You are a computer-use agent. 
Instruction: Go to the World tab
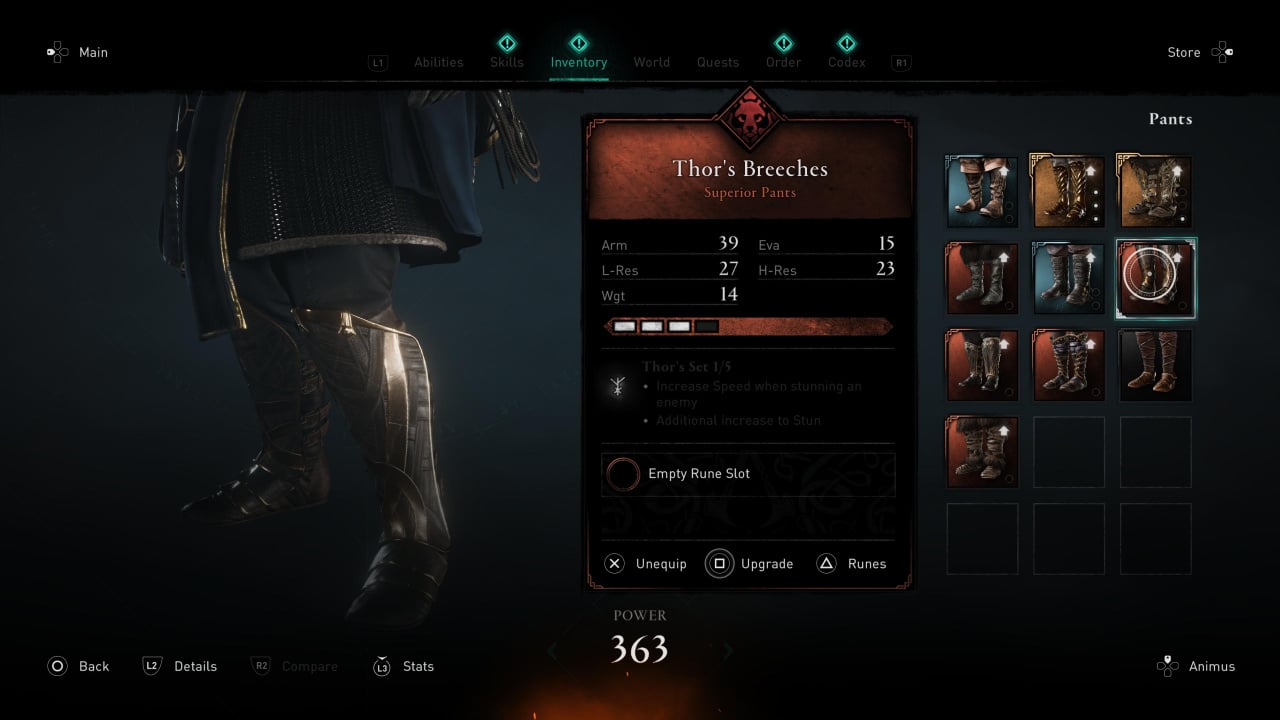coord(651,62)
